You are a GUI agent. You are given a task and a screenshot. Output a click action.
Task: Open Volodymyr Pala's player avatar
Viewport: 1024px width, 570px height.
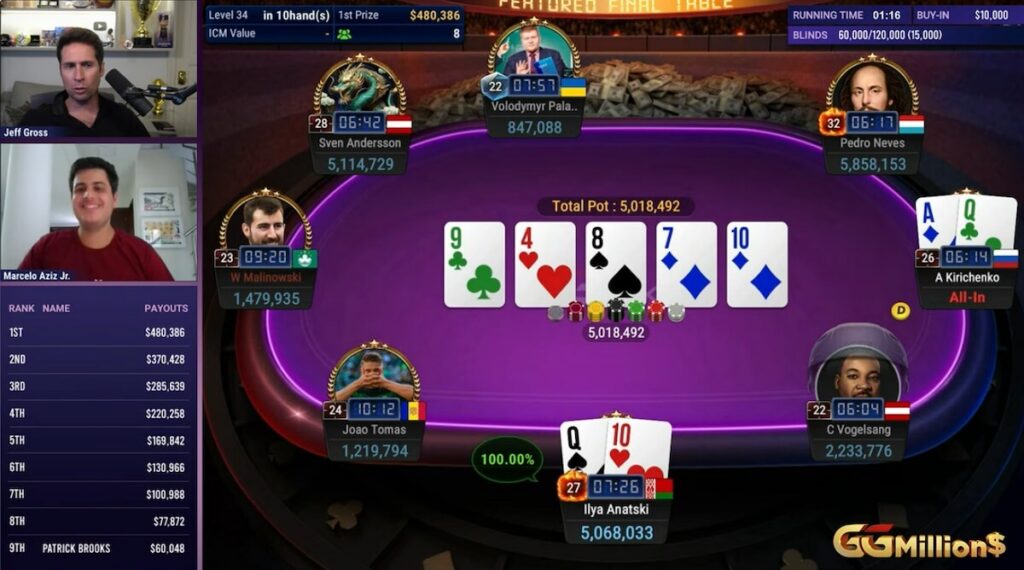tap(533, 52)
